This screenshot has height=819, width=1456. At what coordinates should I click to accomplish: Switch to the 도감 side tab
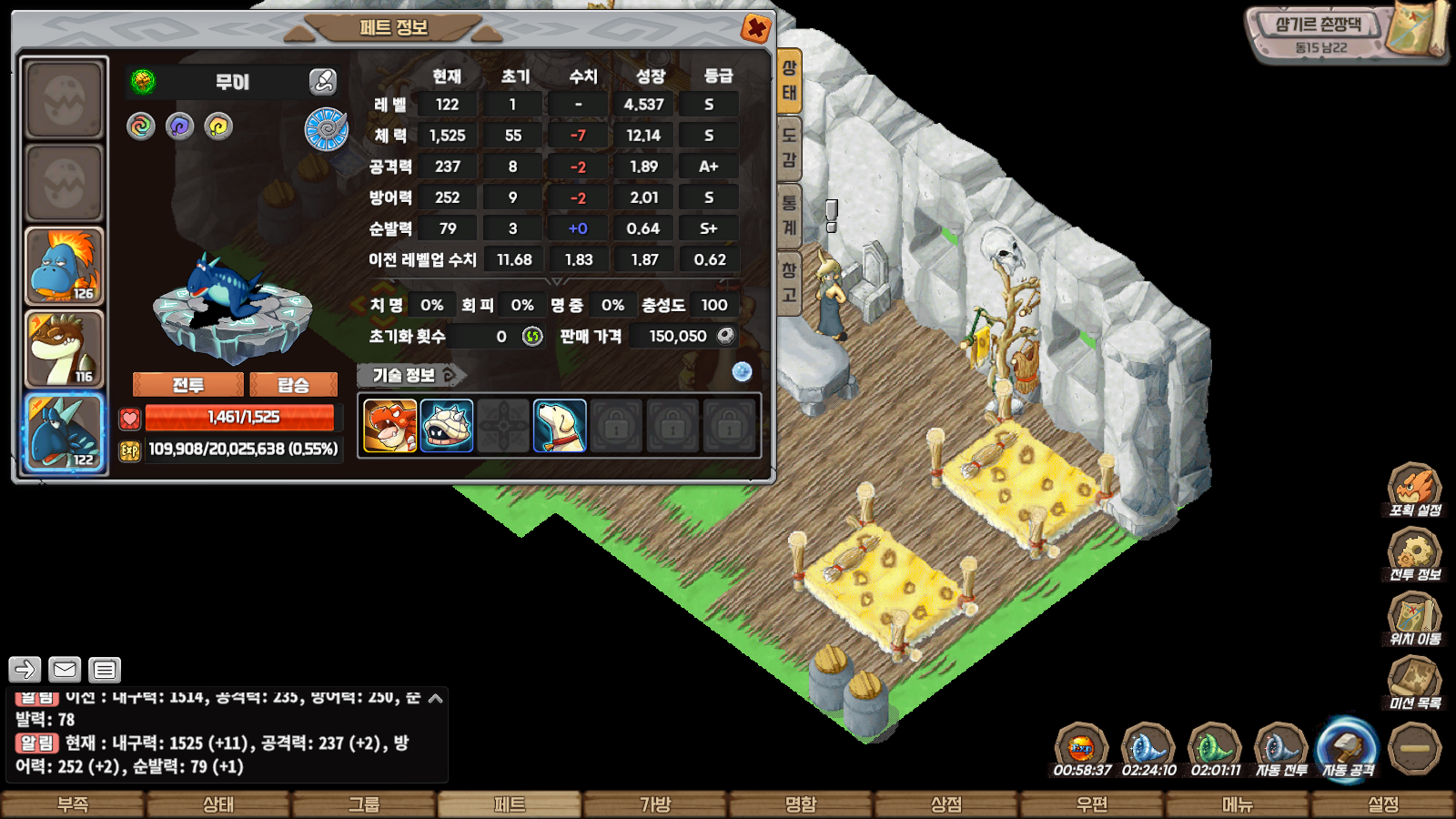(x=789, y=147)
